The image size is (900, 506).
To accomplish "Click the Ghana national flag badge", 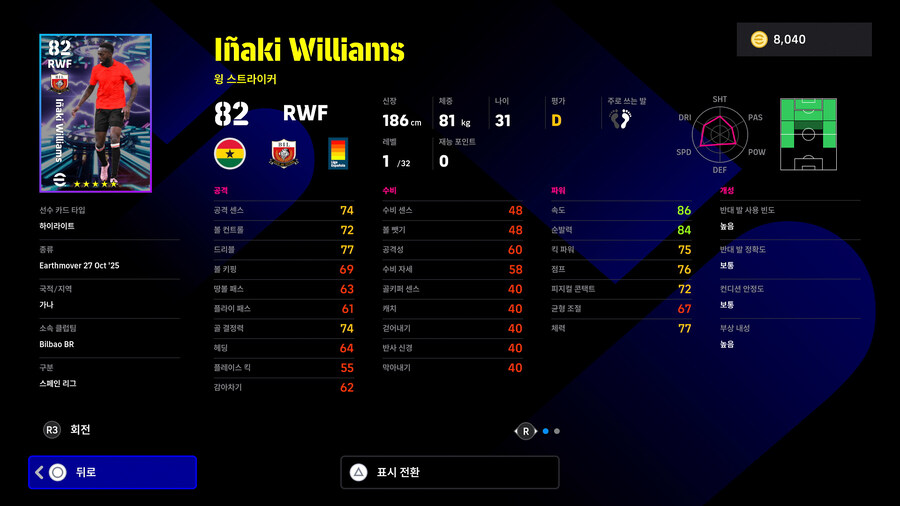I will click(231, 153).
